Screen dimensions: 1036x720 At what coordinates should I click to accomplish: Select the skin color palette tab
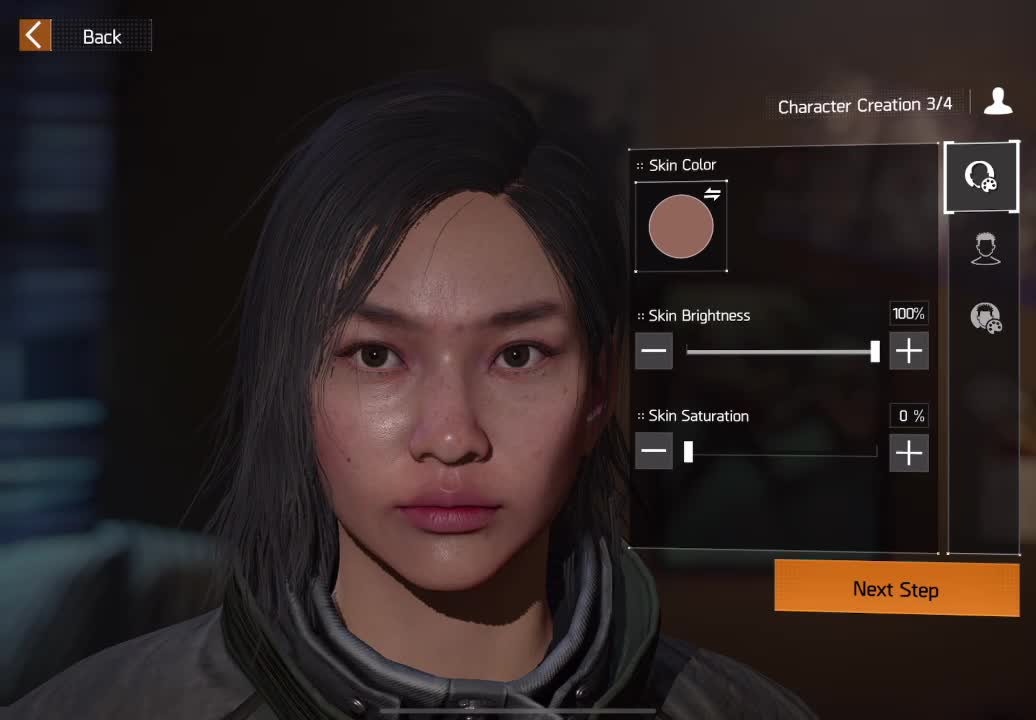[980, 177]
